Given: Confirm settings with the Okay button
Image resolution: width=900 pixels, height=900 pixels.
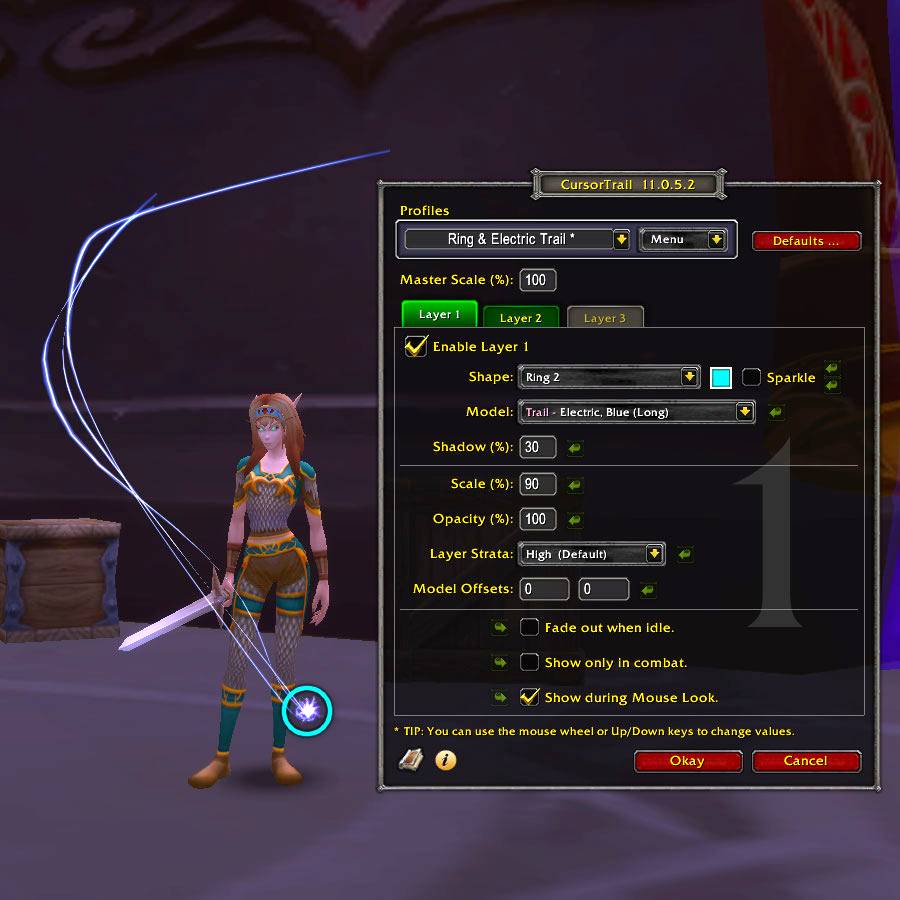Looking at the screenshot, I should point(687,761).
